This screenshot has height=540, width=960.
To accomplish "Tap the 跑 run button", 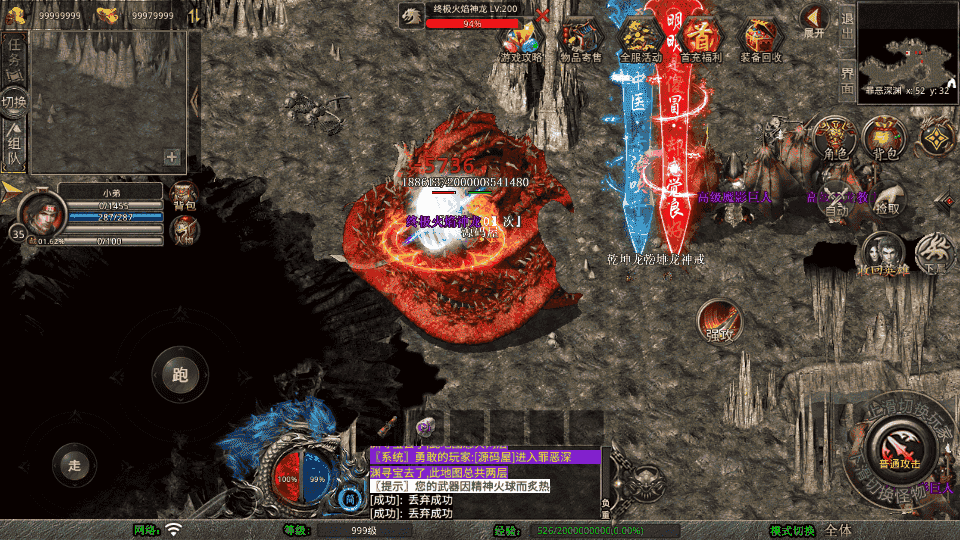I will (x=179, y=376).
